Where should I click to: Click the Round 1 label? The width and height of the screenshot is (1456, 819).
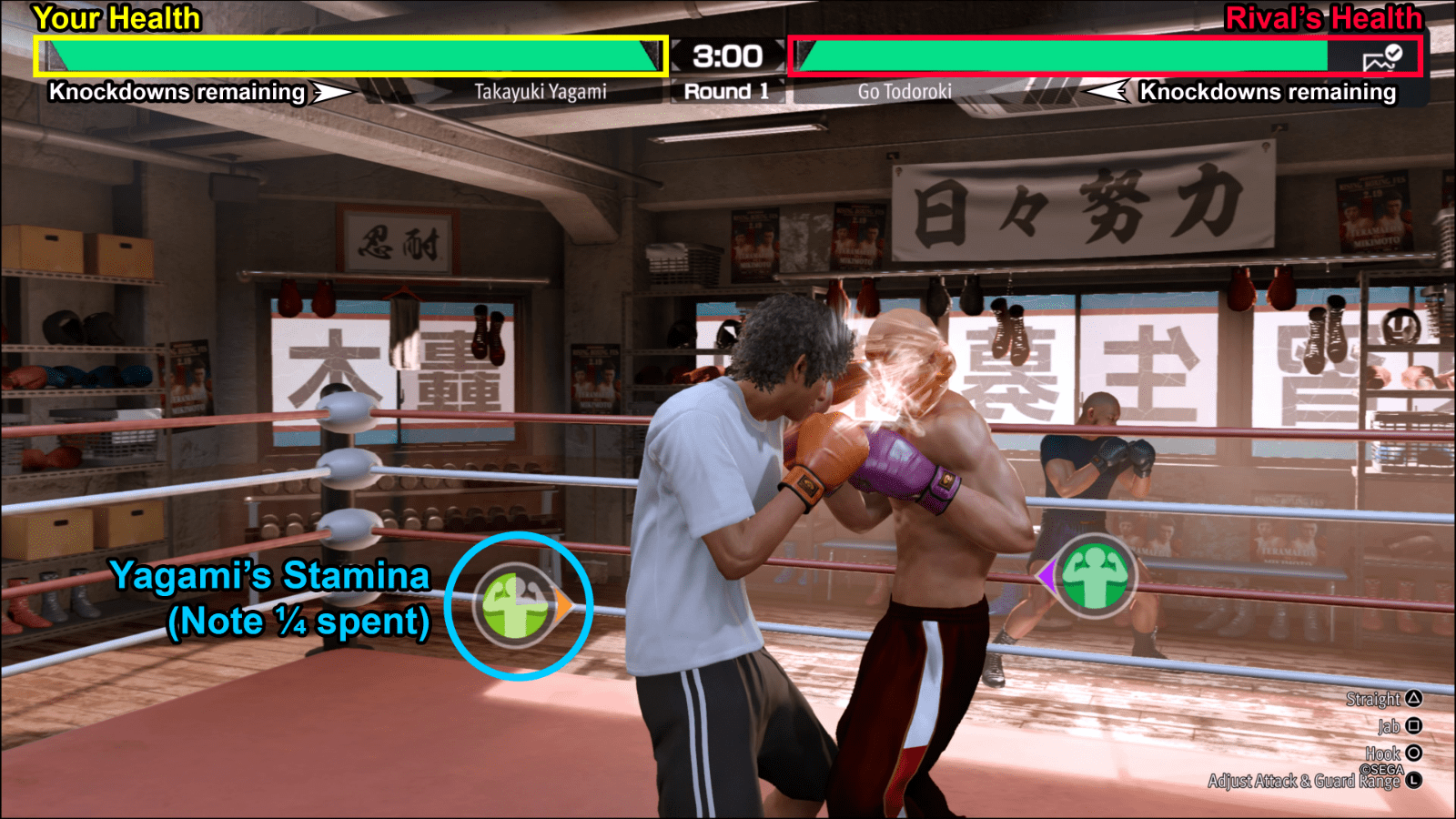point(725,90)
